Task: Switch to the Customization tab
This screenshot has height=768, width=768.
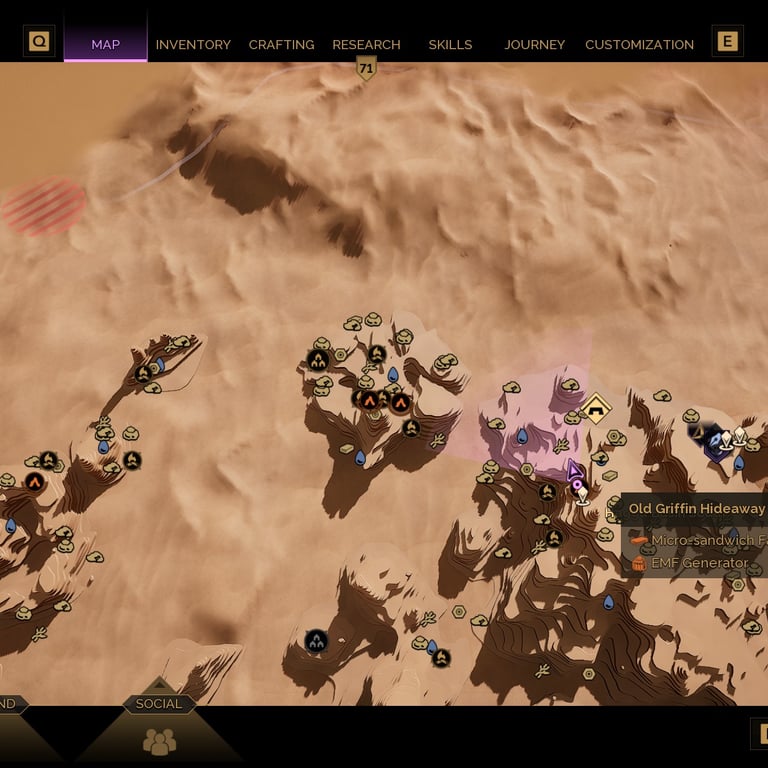Action: 639,45
